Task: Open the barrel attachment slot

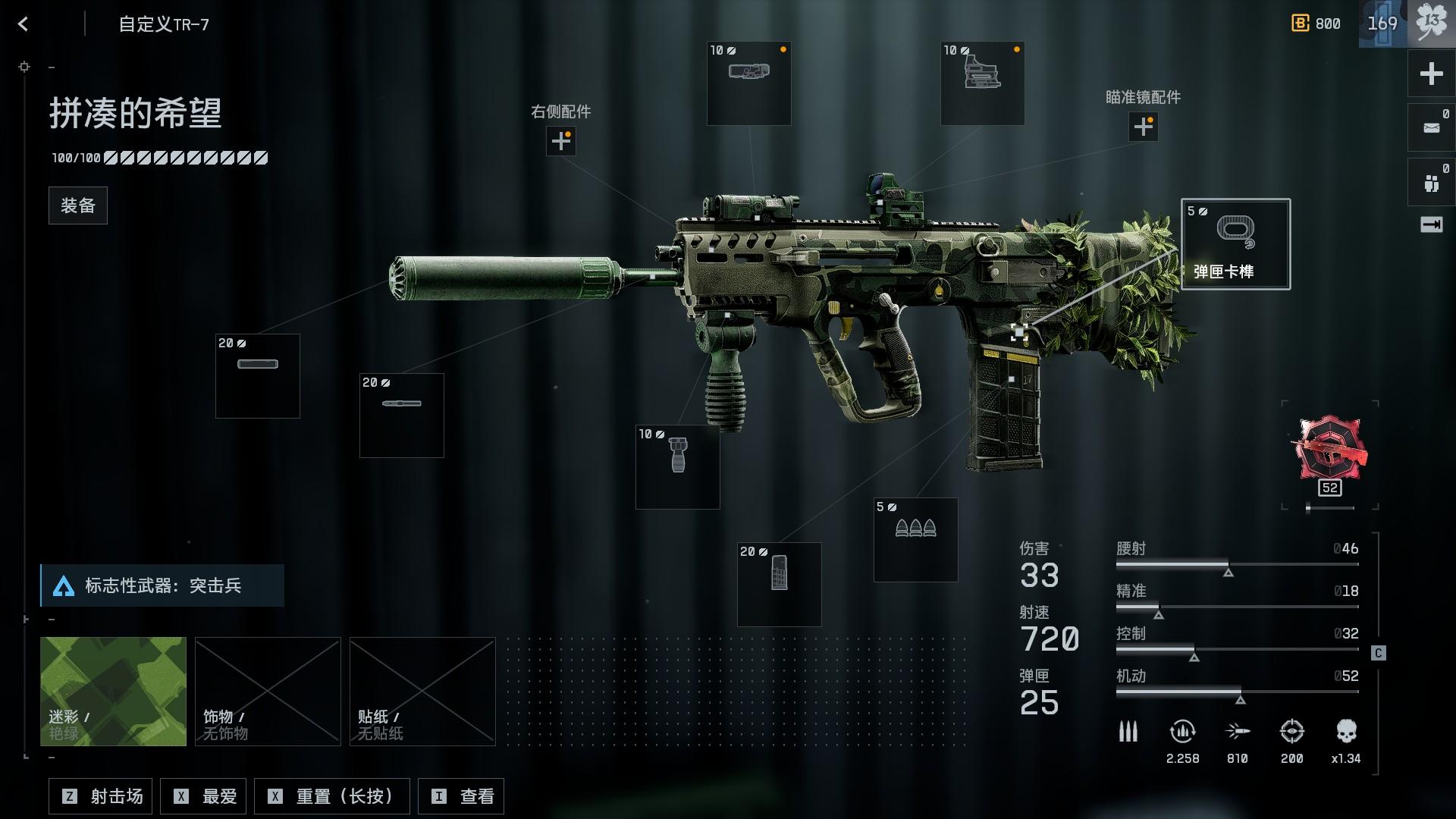Action: (x=401, y=416)
